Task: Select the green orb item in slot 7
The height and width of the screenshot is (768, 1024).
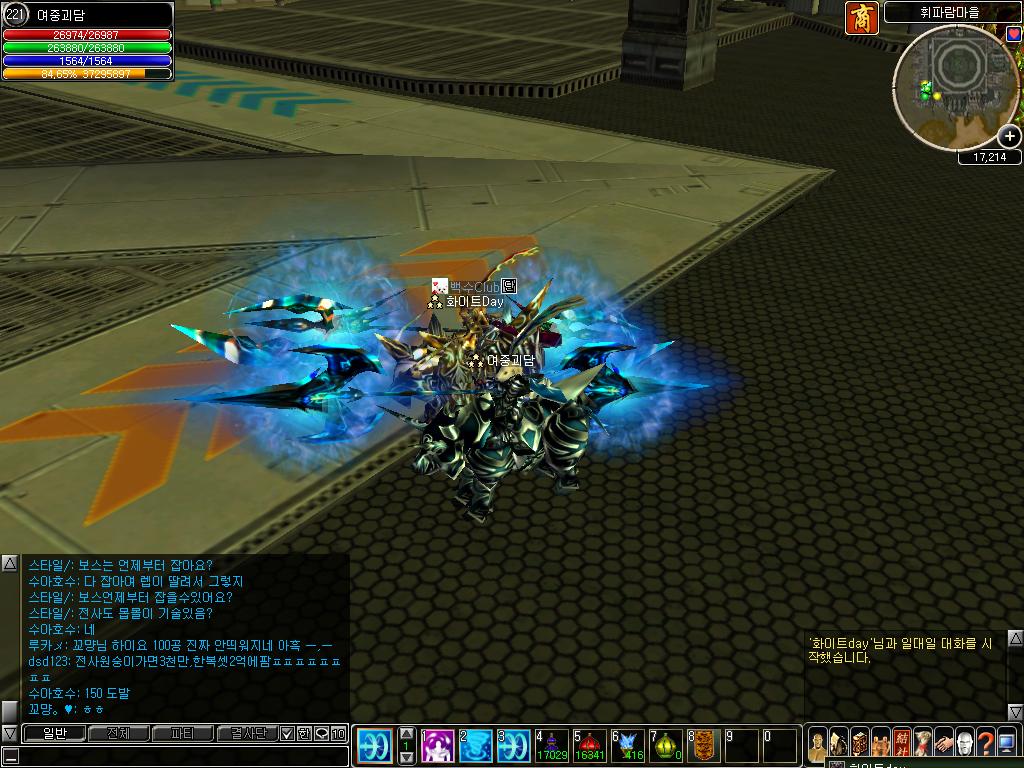Action: point(666,746)
